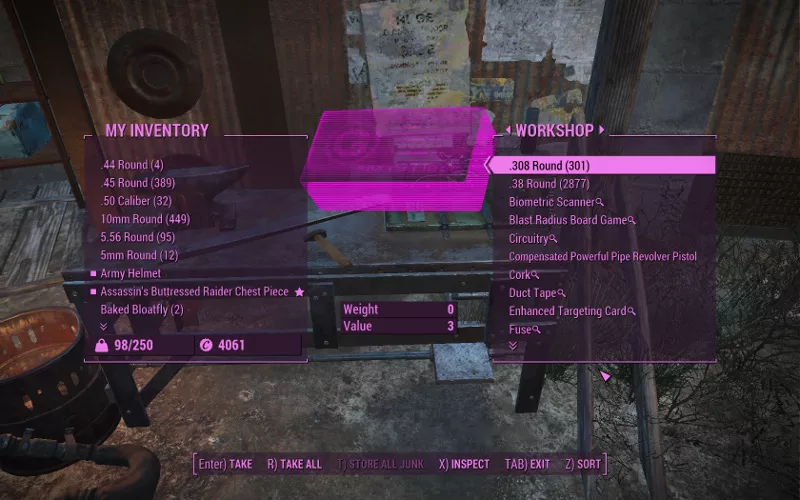Screen dimensions: 800x500
Task: Select Baked Bloatfly in inventory
Action: 142,310
